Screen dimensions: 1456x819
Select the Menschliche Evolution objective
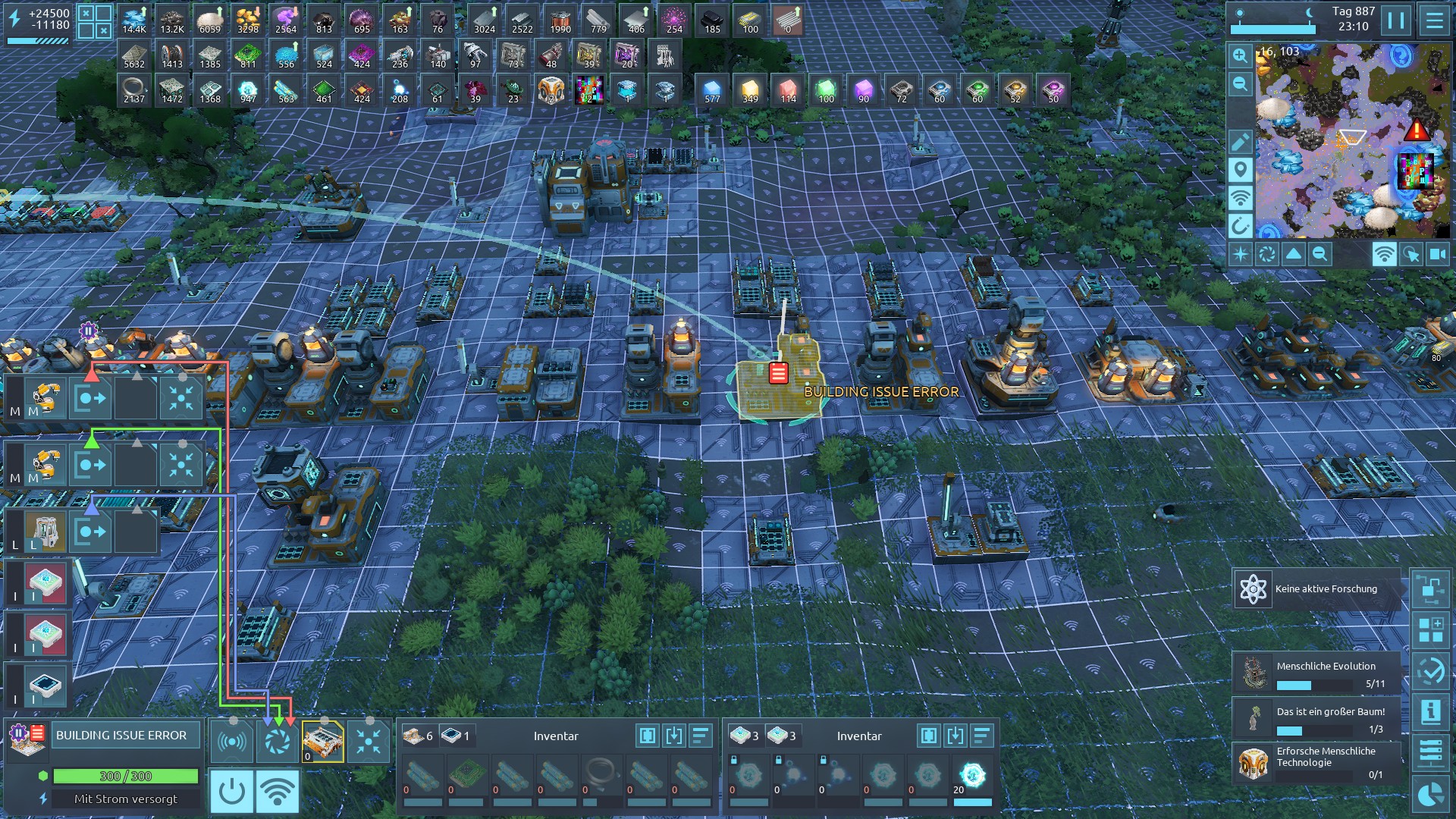tap(1317, 673)
